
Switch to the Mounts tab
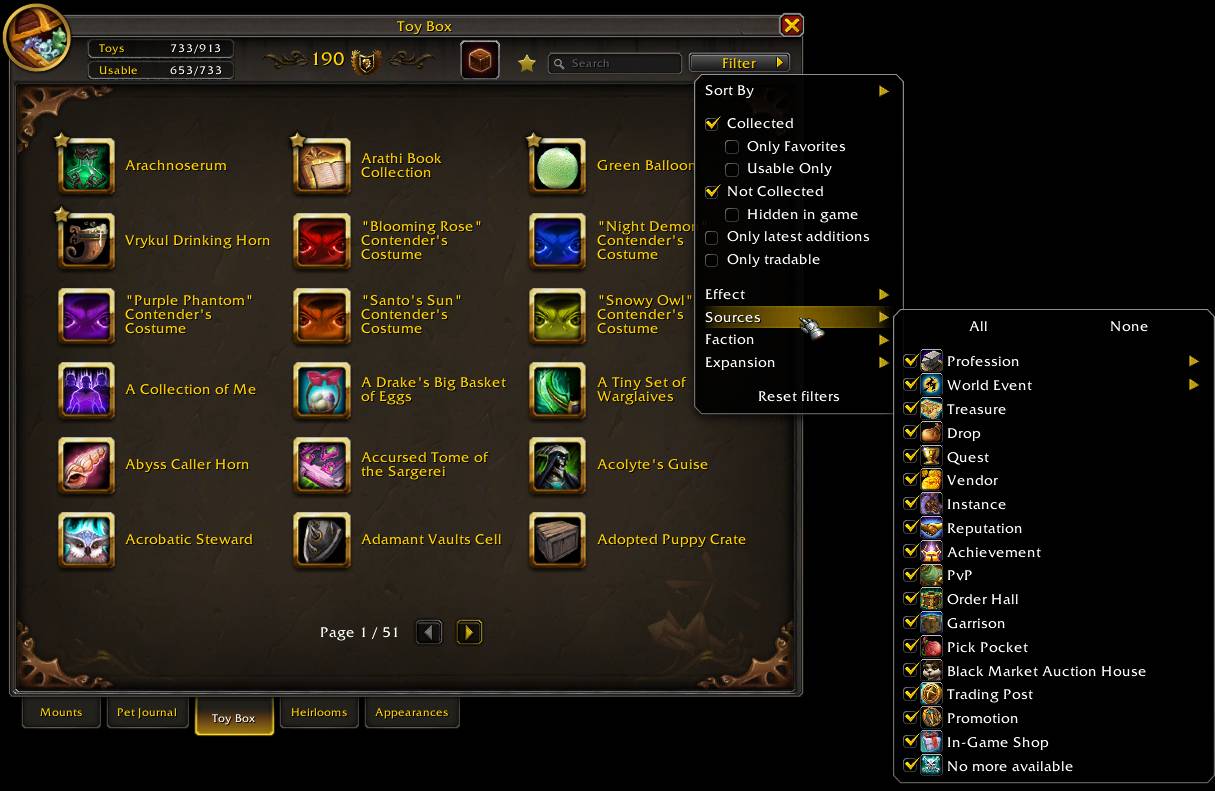pos(61,712)
